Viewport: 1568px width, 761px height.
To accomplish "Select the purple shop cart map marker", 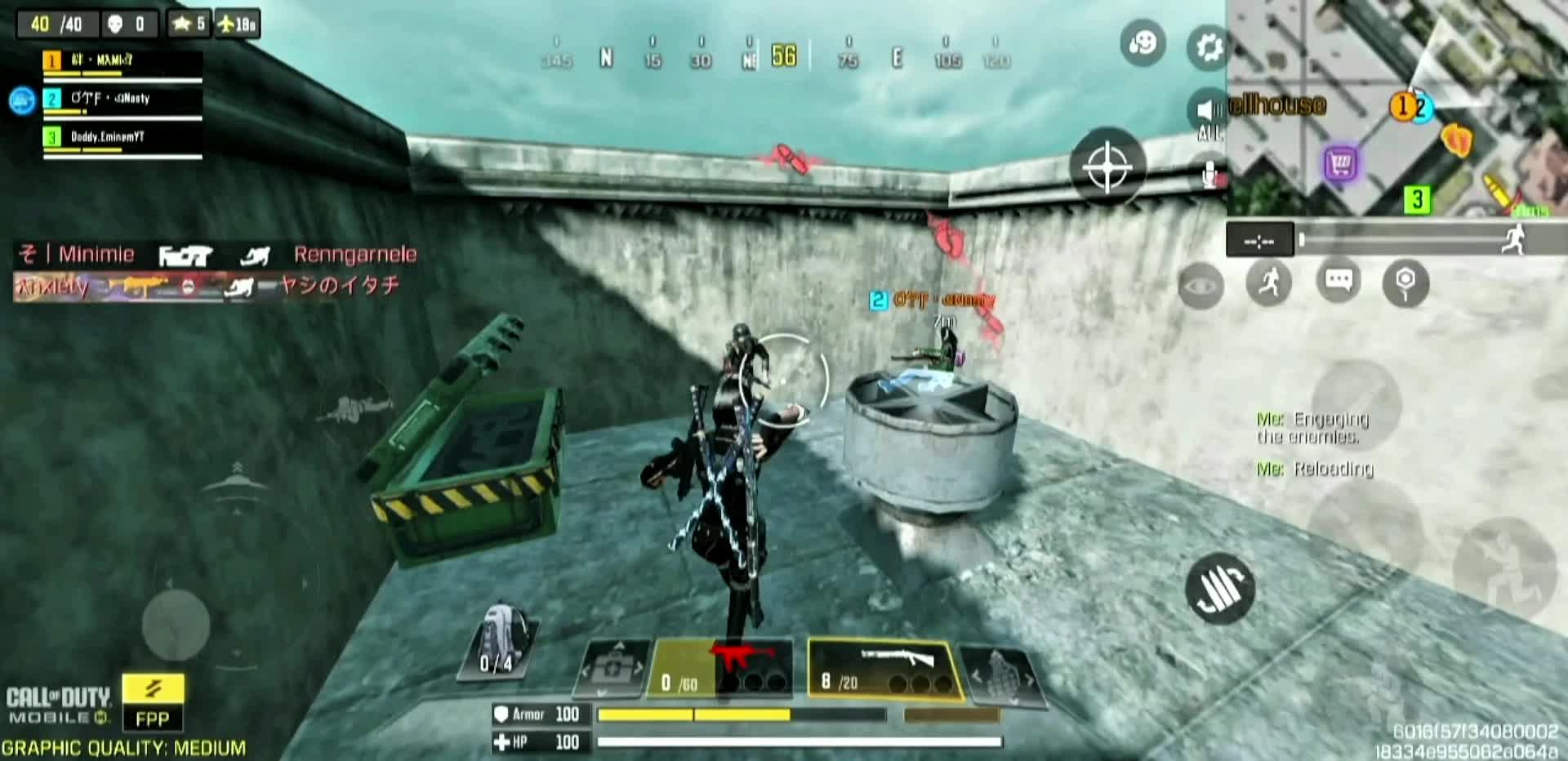I will (x=1340, y=164).
